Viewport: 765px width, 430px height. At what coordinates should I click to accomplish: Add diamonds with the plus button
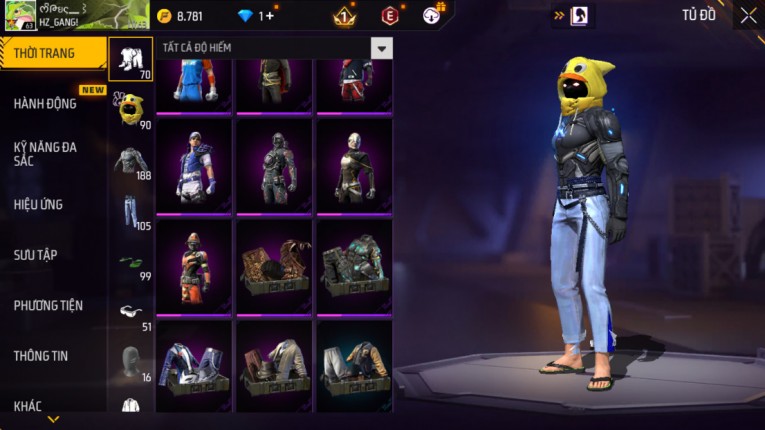[270, 16]
